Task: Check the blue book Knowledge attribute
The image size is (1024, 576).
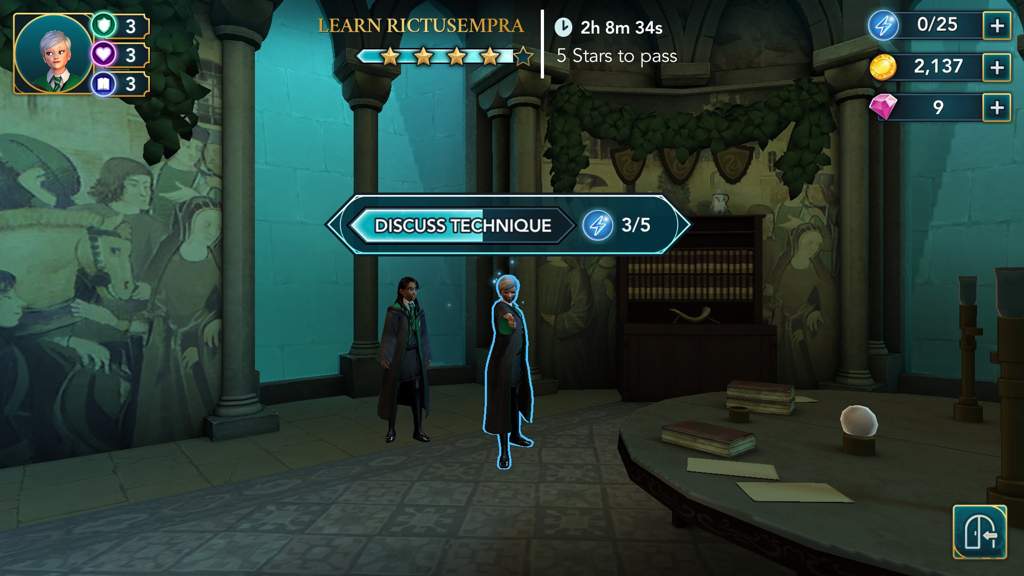Action: click(105, 84)
